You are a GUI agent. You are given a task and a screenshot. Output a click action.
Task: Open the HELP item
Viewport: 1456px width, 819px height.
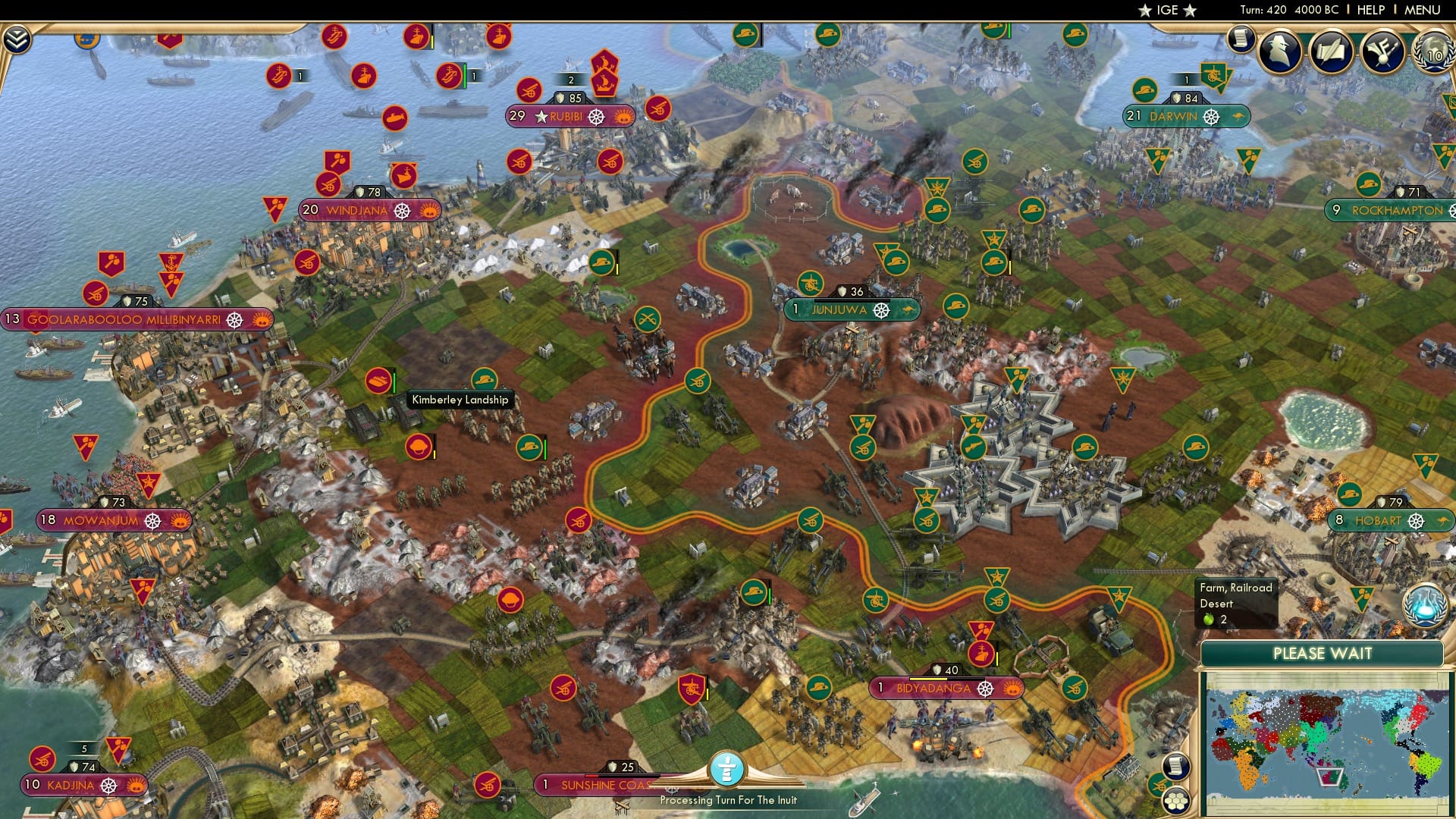(1370, 10)
